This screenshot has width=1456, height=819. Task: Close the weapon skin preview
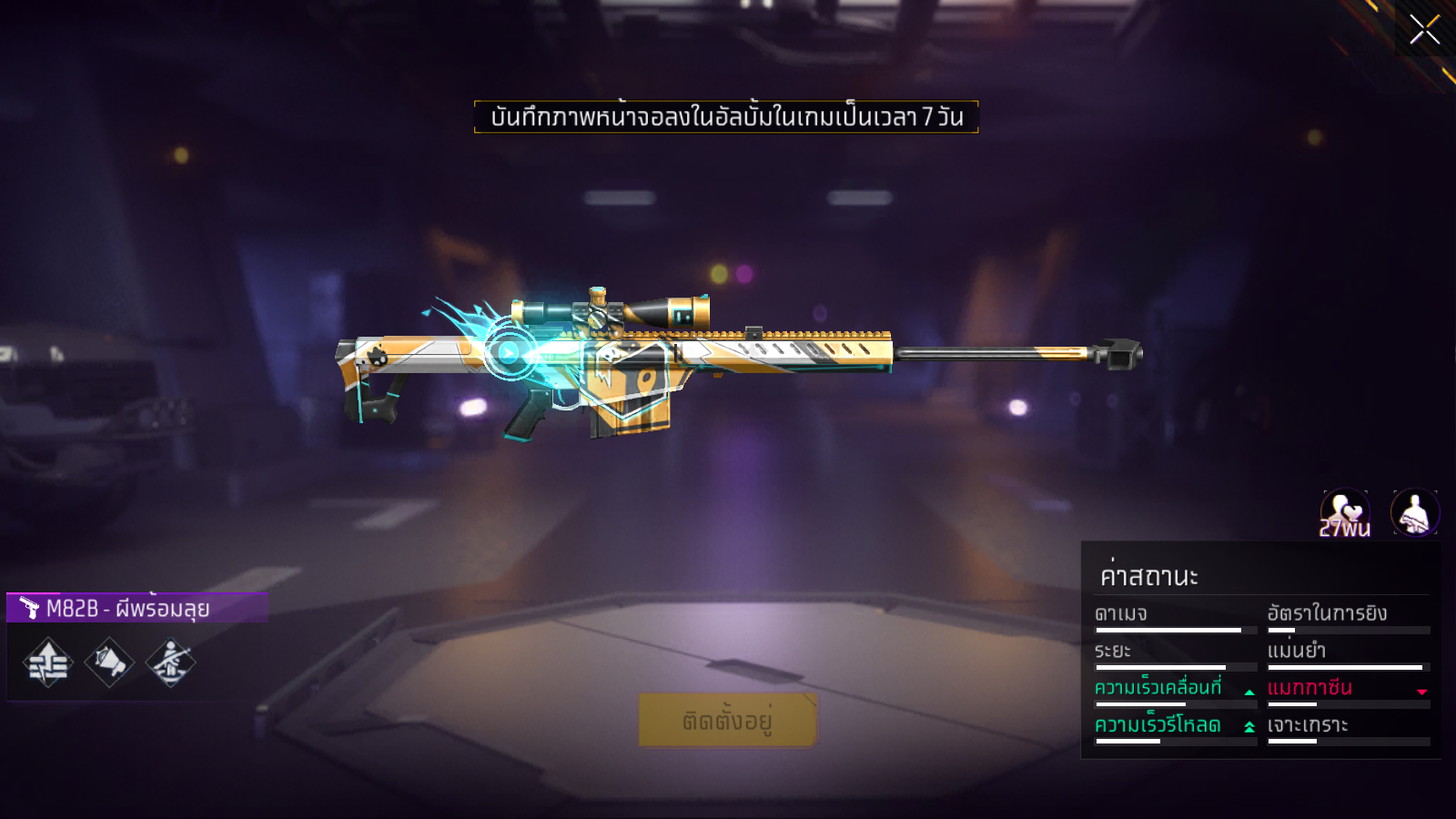1424,29
